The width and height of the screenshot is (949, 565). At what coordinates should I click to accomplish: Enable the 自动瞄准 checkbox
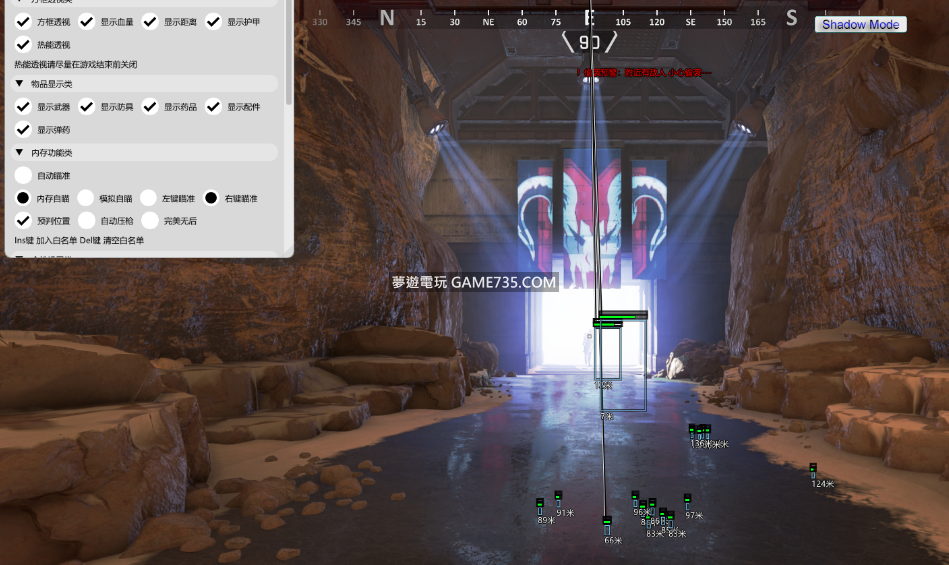pyautogui.click(x=23, y=175)
